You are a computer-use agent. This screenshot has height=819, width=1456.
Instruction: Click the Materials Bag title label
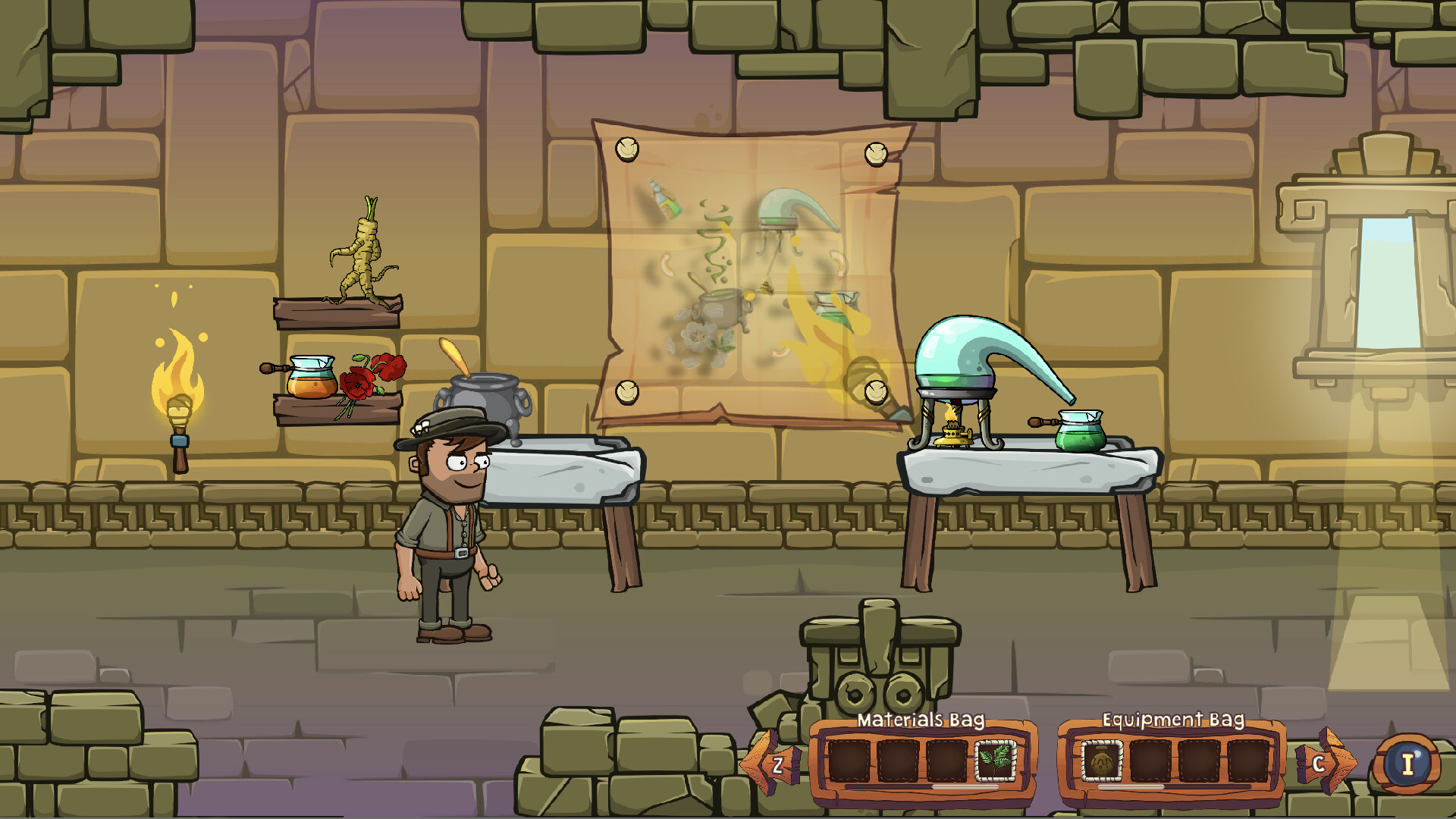click(920, 720)
